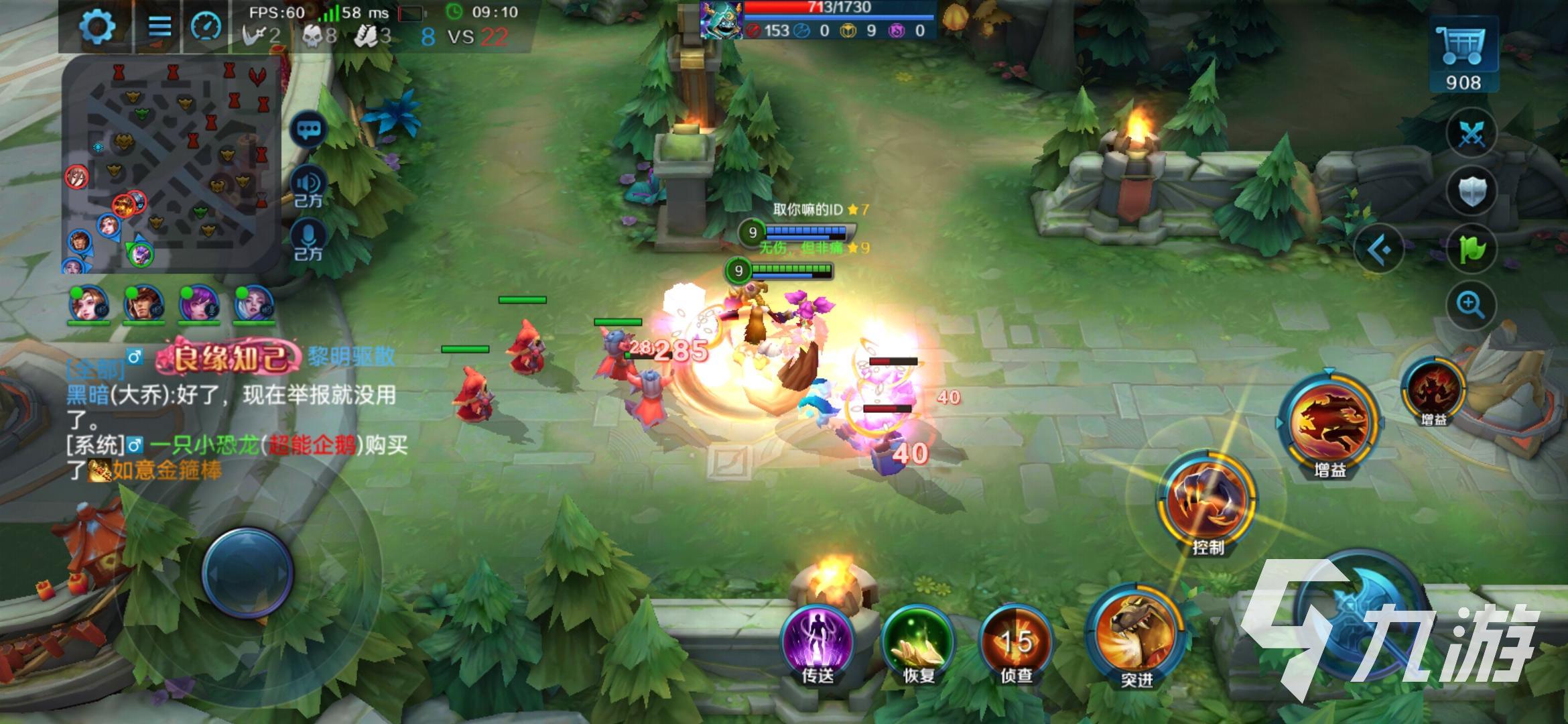
Task: Send the crossed swords attack signal
Action: 1472,133
